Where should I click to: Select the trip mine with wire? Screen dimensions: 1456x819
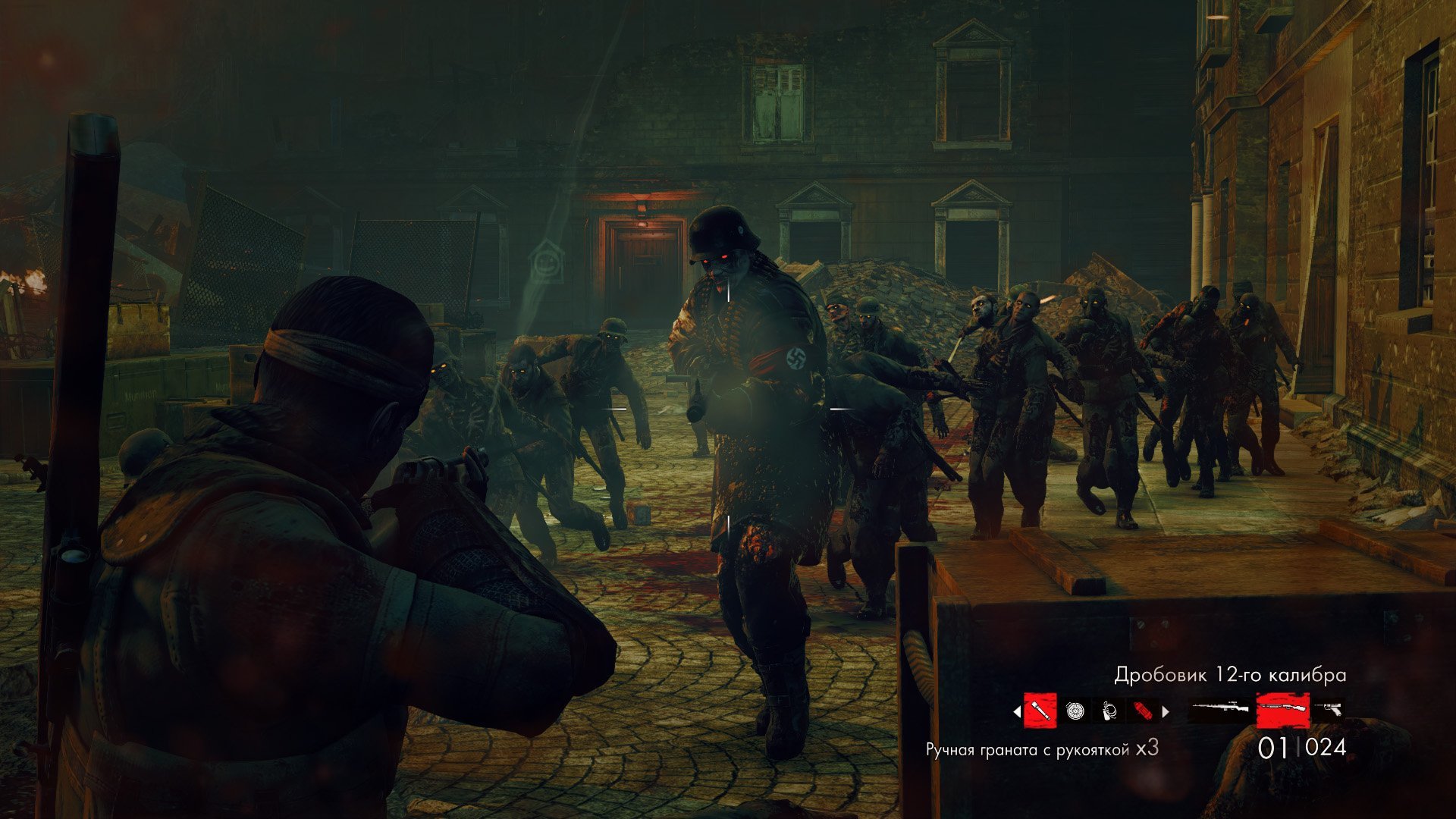(x=1109, y=711)
